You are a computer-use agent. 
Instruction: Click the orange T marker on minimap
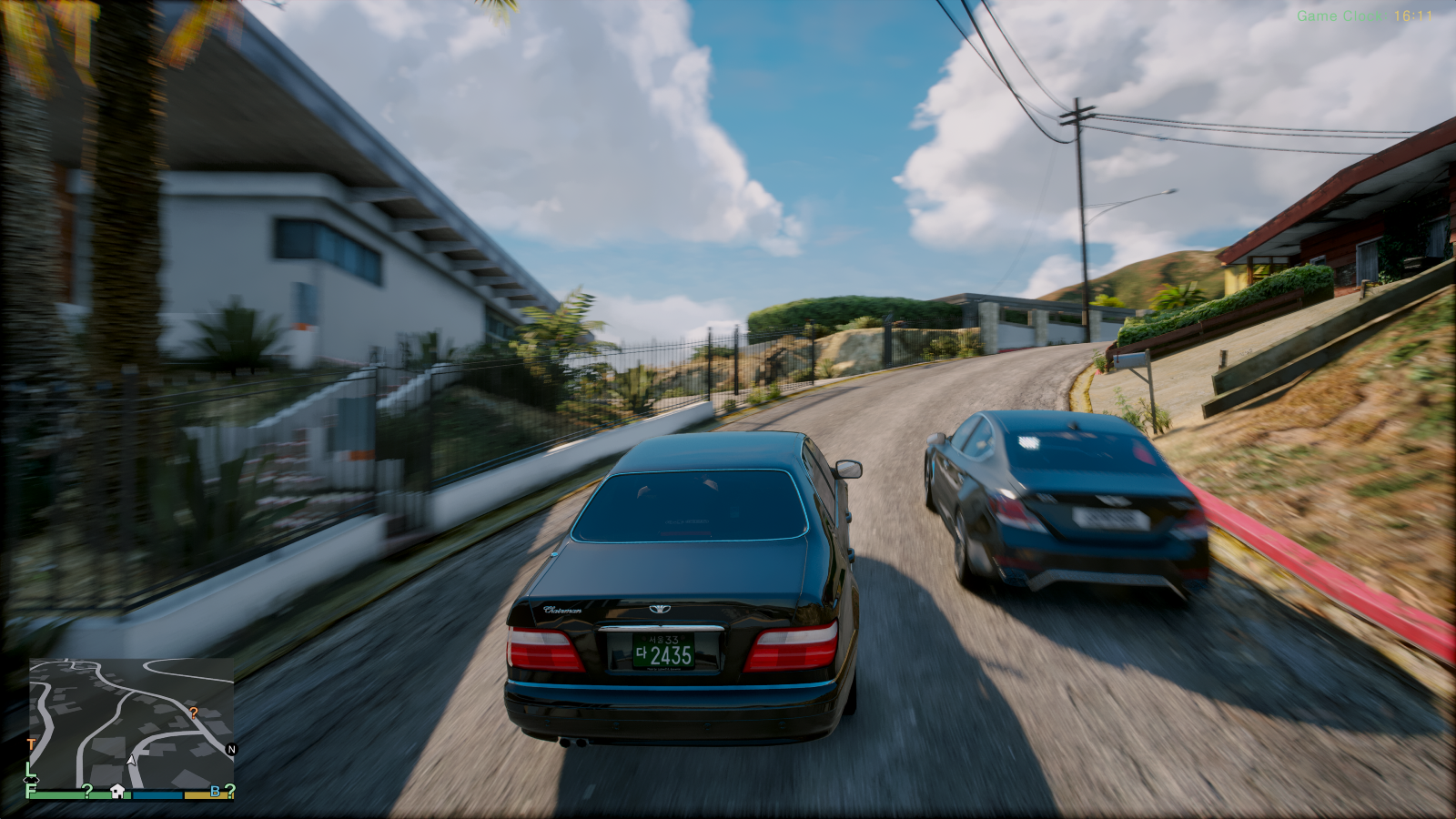(31, 744)
